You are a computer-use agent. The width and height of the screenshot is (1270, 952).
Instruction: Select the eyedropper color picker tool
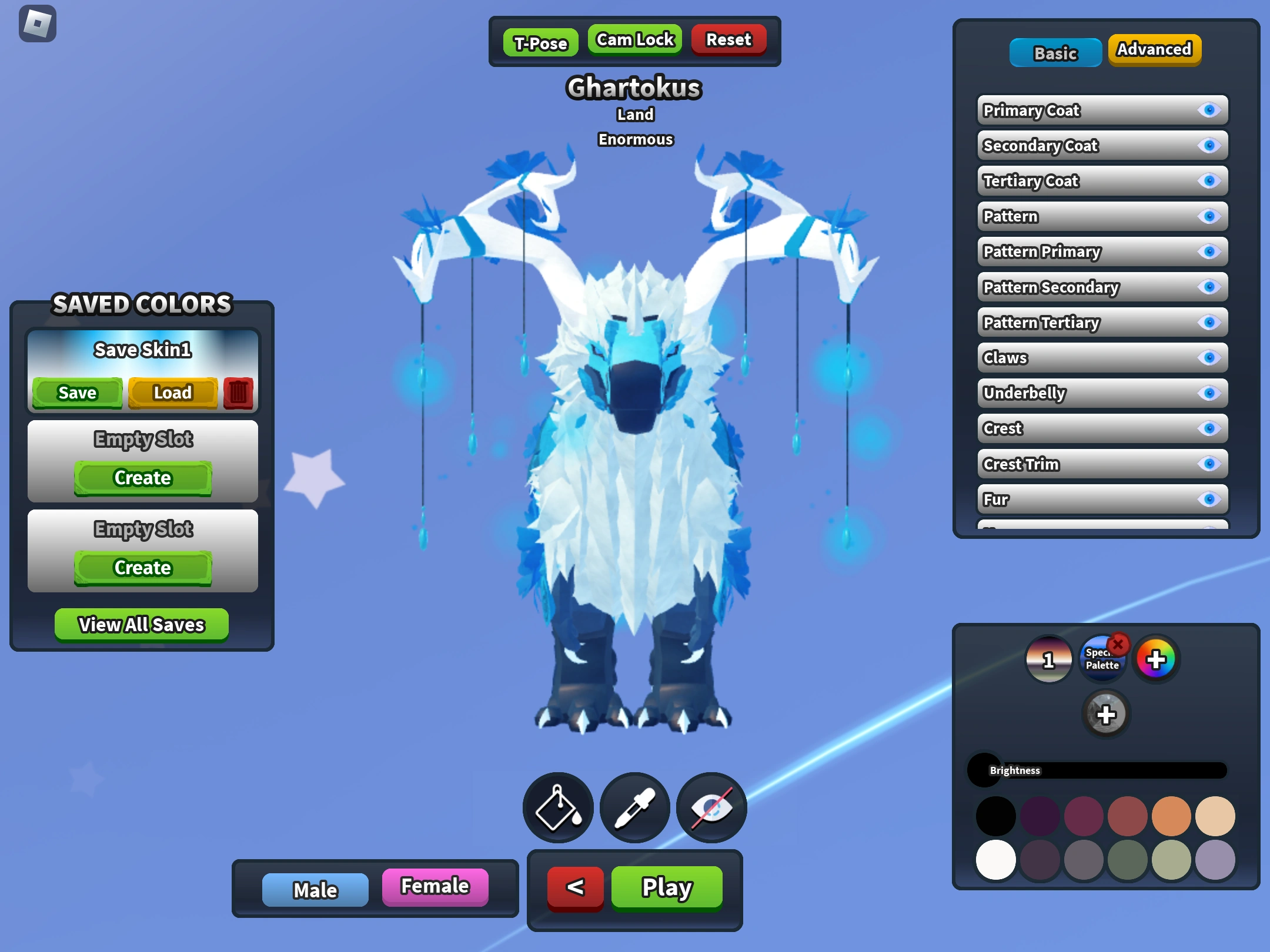pos(634,807)
